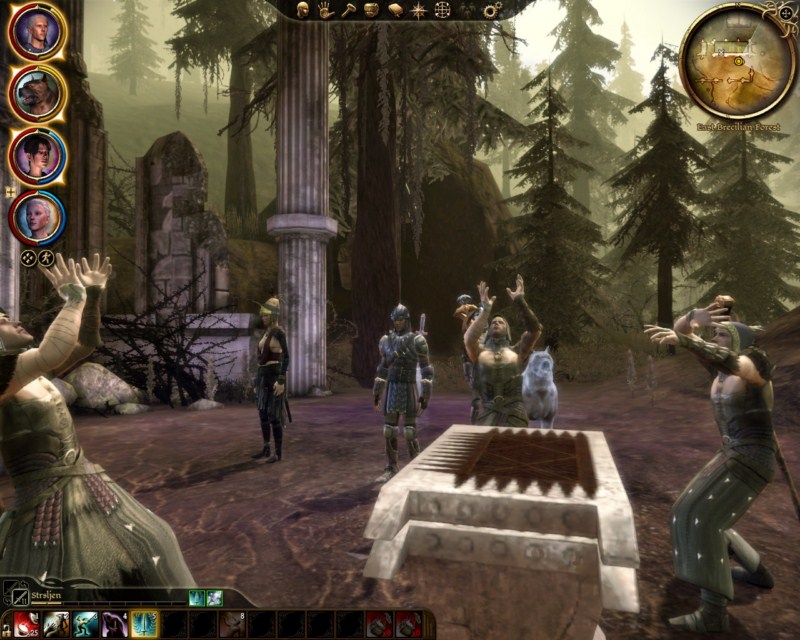The image size is (800, 640).
Task: Activate the purple-tinted ability in slot four
Action: pyautogui.click(x=115, y=625)
